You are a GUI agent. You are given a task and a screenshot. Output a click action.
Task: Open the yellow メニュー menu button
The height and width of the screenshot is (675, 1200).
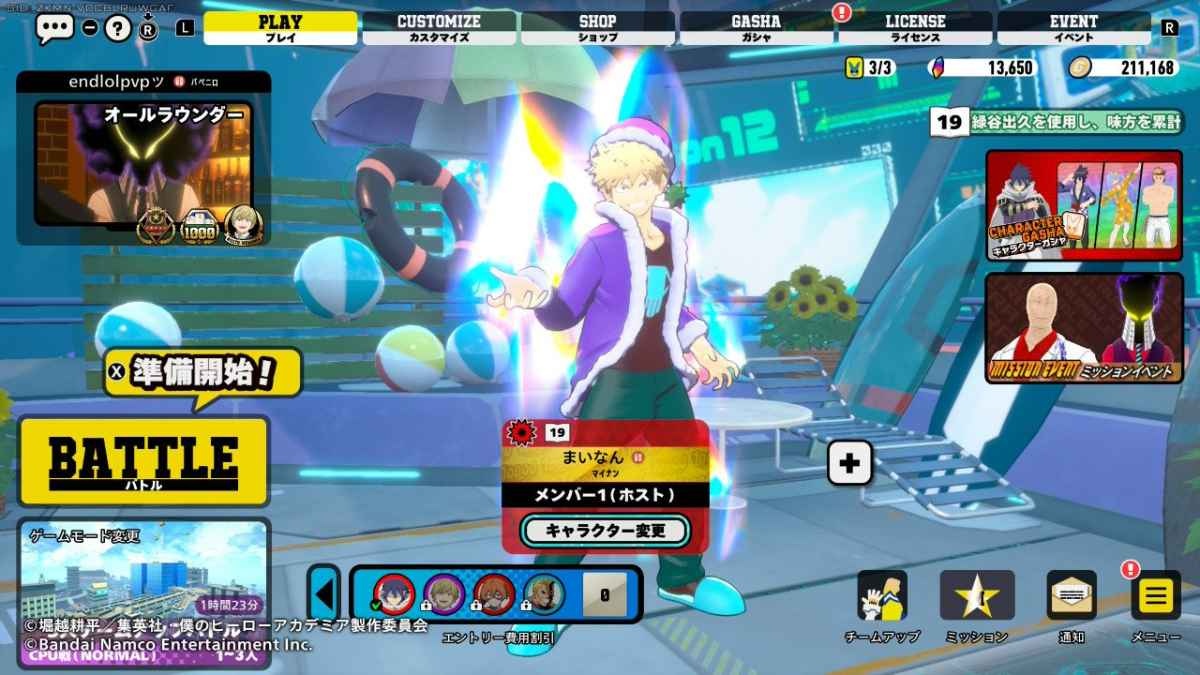tap(1155, 596)
